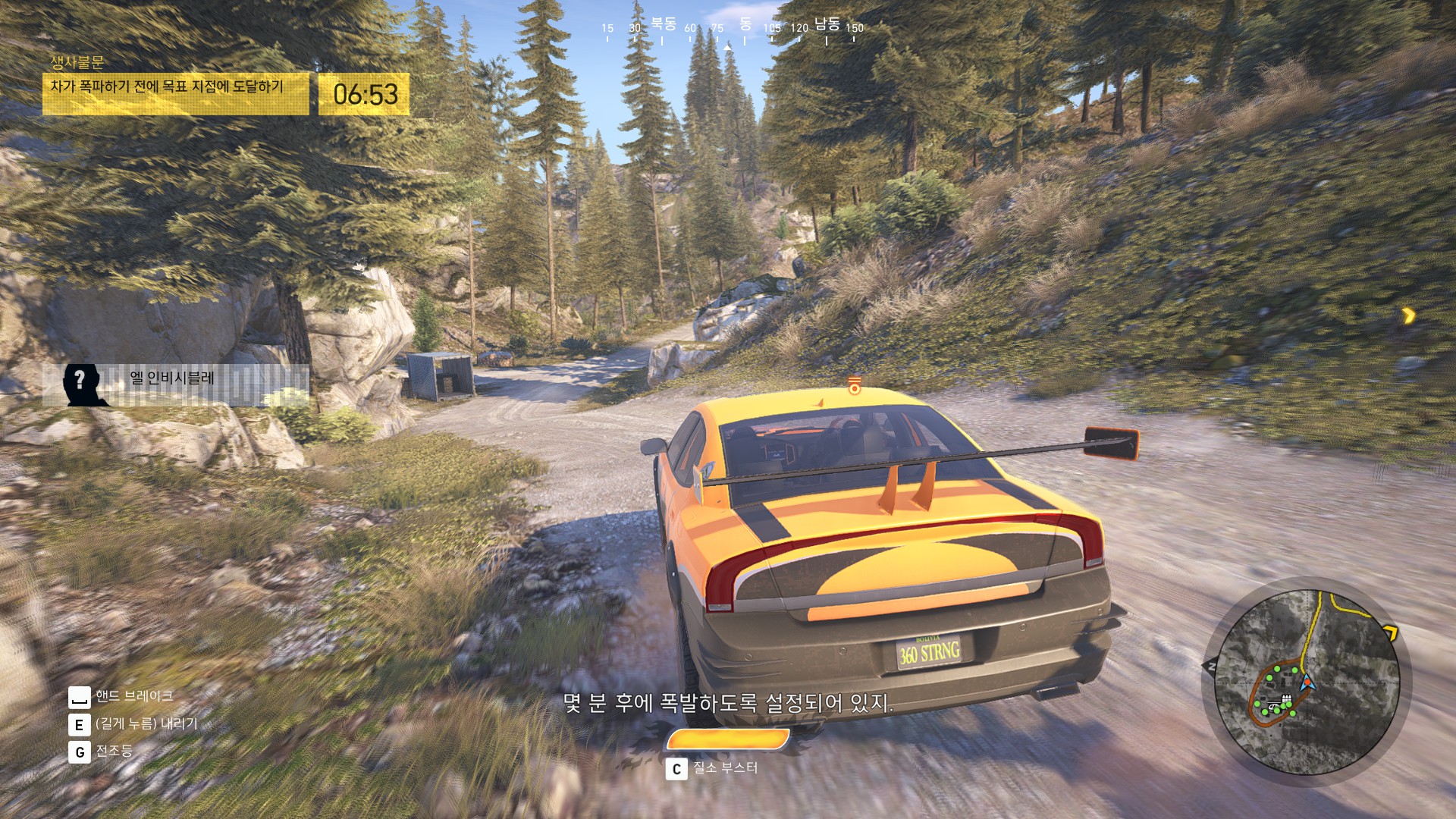Click the yellow objective direction arrow
The image size is (1456, 819).
click(x=1408, y=315)
